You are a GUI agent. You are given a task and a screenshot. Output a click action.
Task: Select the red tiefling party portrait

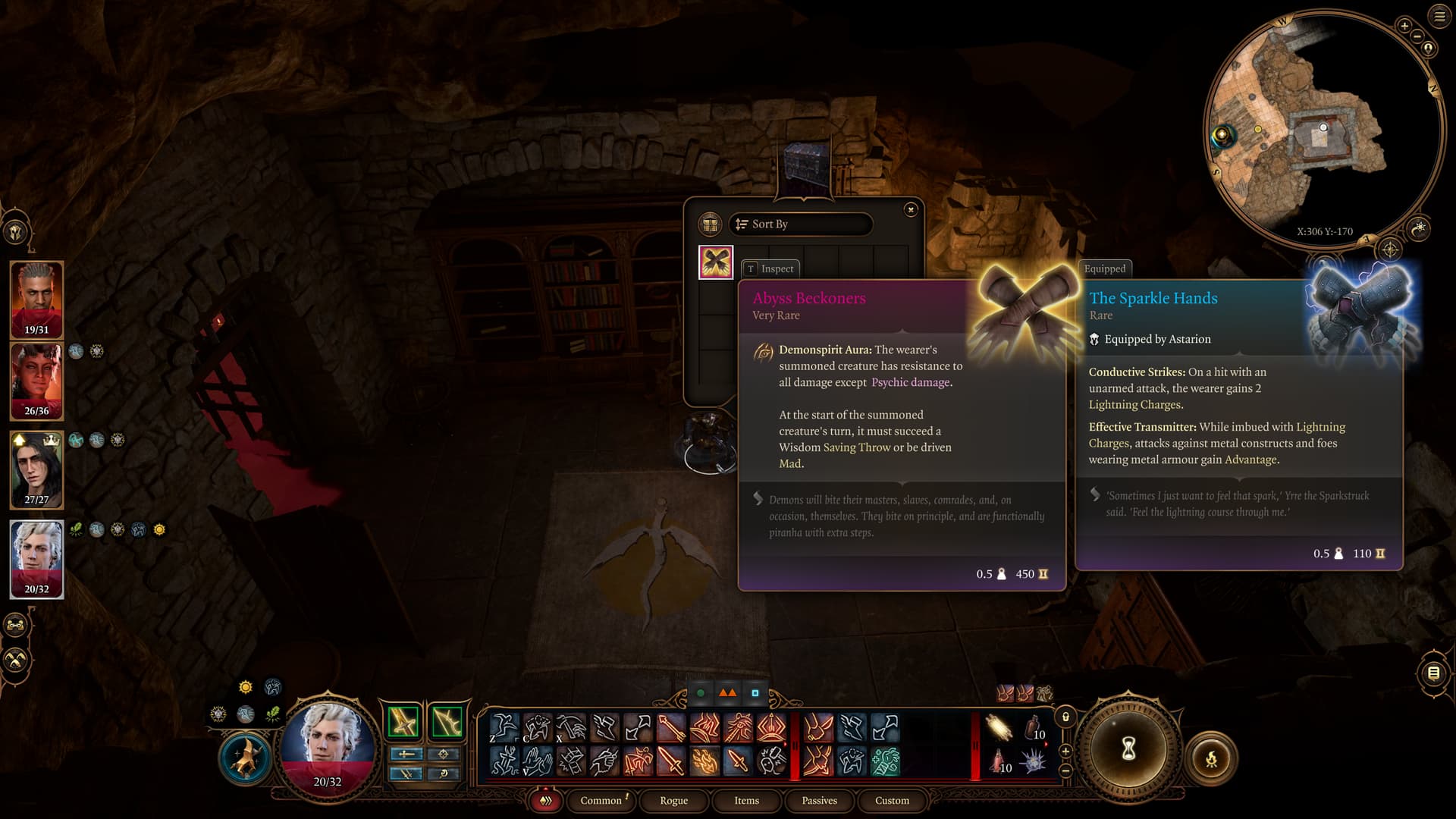click(x=36, y=381)
